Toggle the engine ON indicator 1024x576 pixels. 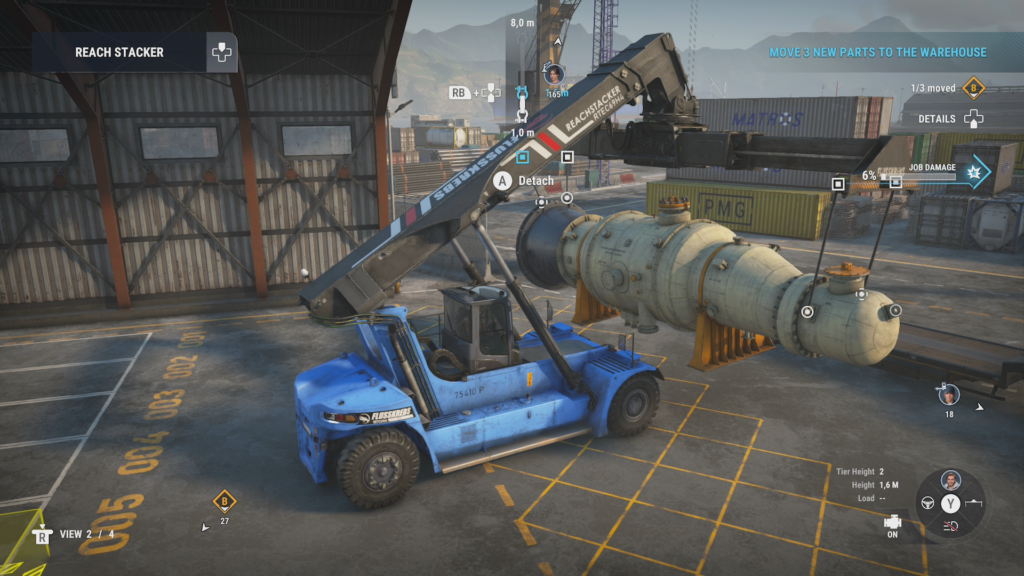(892, 524)
